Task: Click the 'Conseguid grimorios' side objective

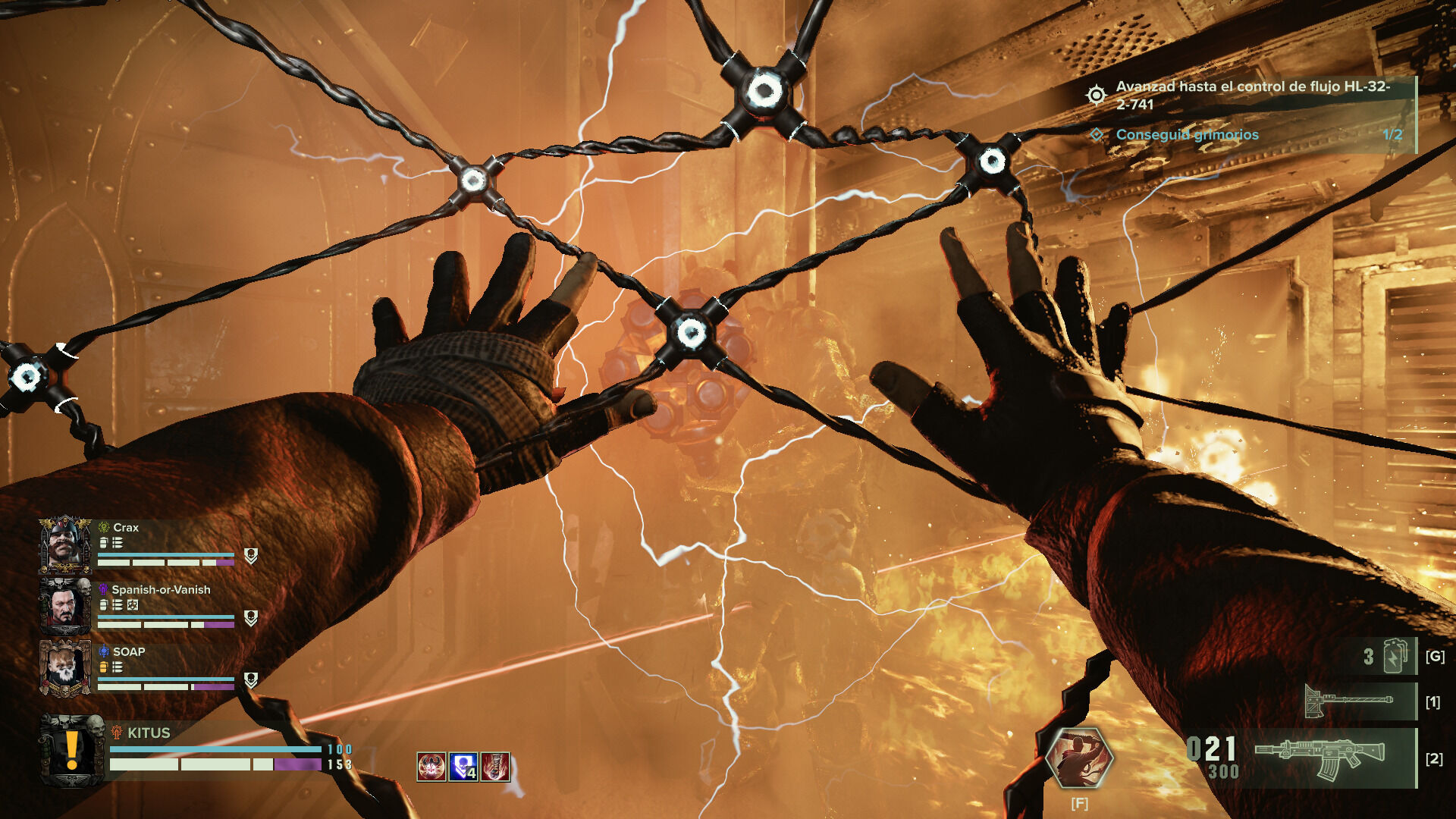Action: 1187,135
